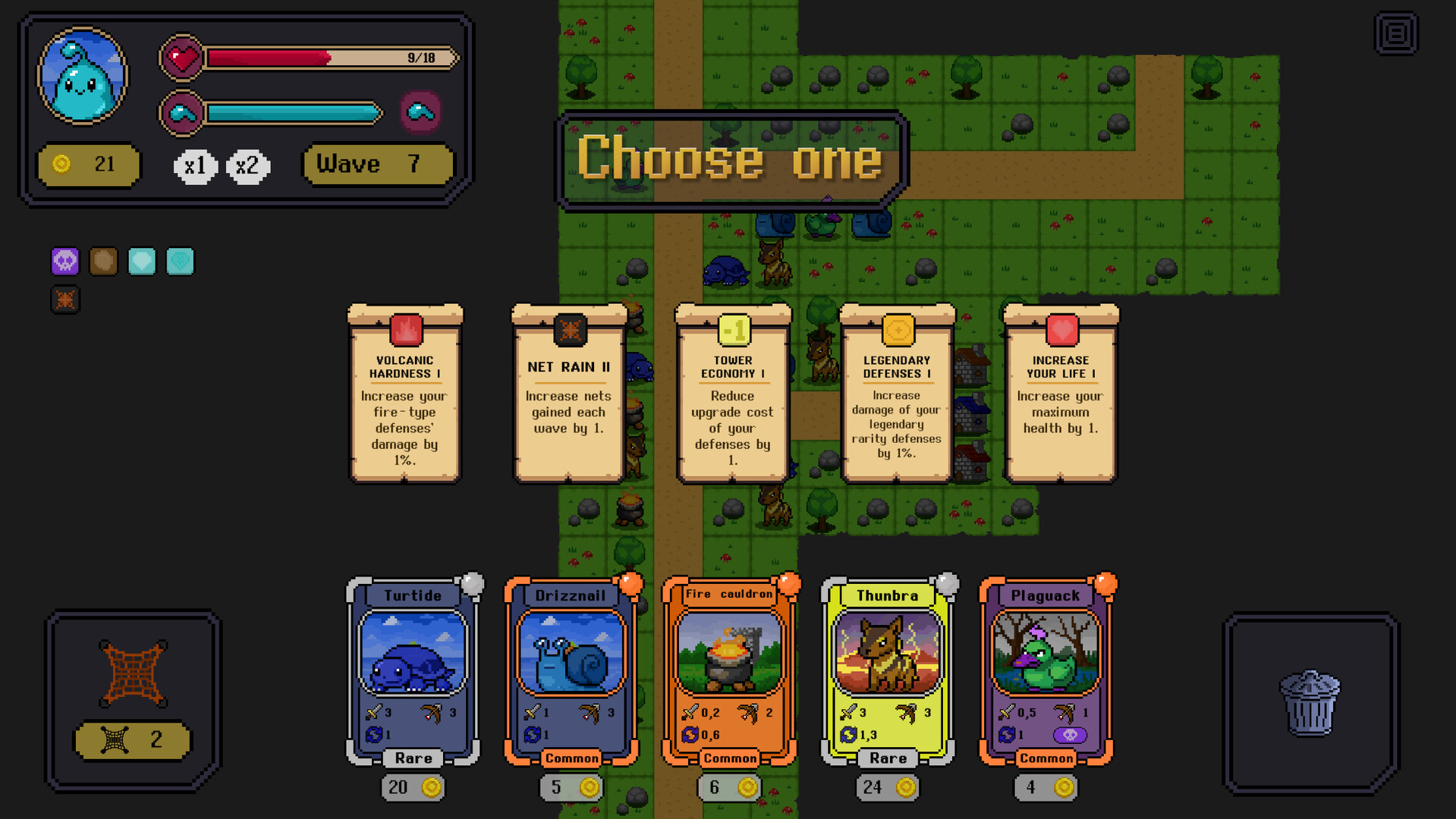Click the teal droplet status icon
This screenshot has height=819, width=1456.
click(x=142, y=261)
